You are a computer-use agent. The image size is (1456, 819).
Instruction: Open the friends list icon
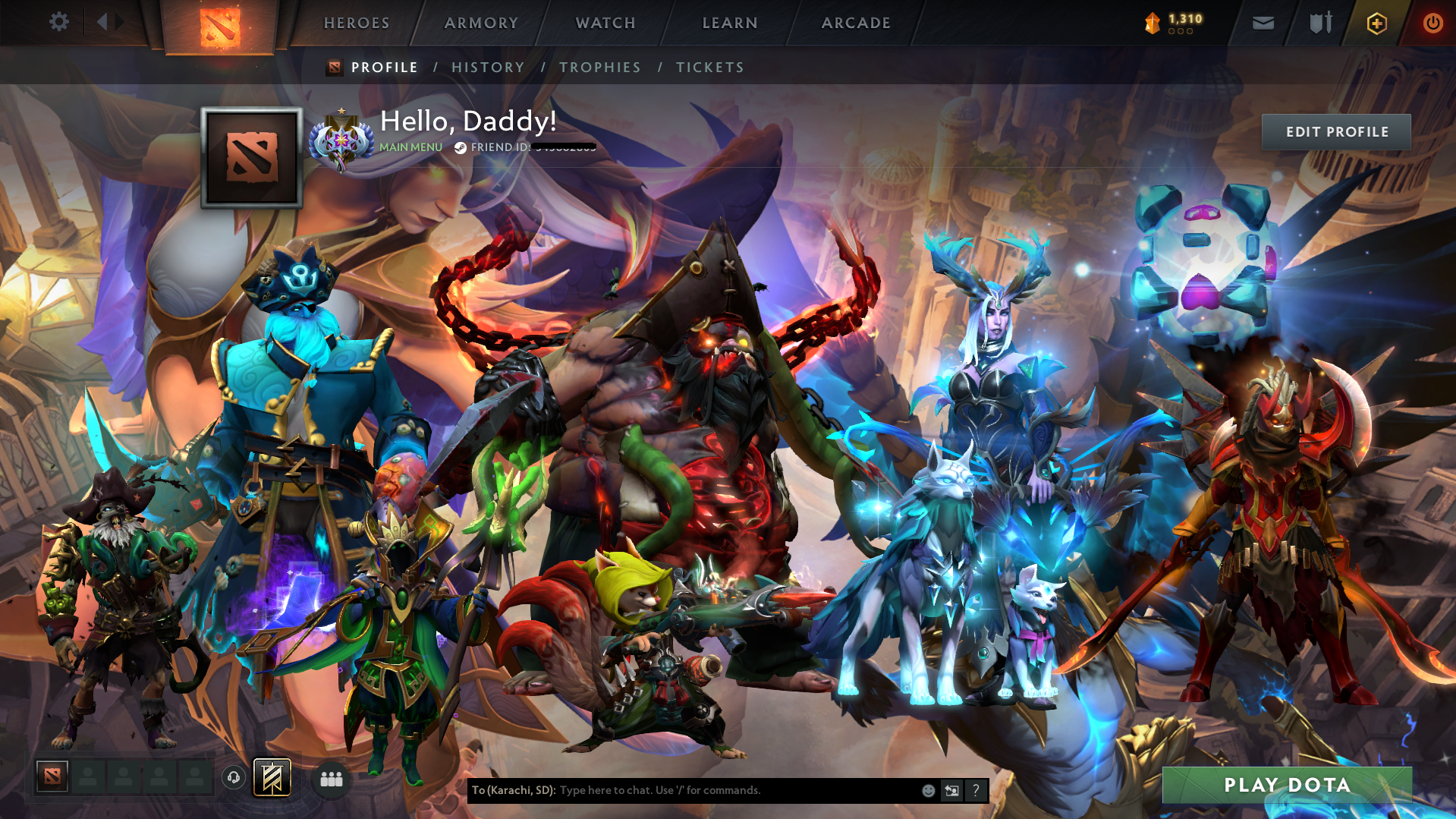click(330, 778)
